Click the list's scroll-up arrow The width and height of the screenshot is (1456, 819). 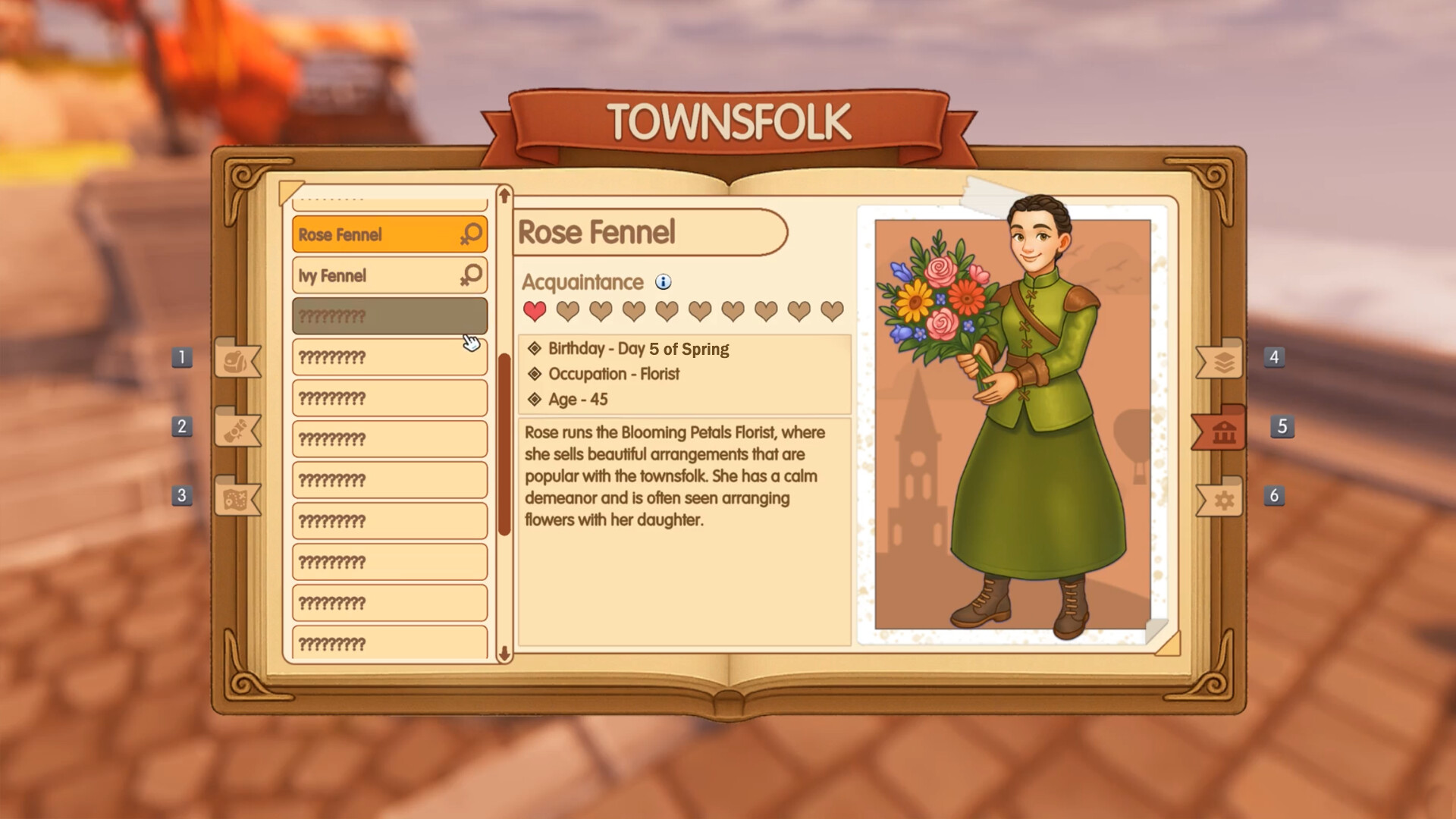point(504,196)
